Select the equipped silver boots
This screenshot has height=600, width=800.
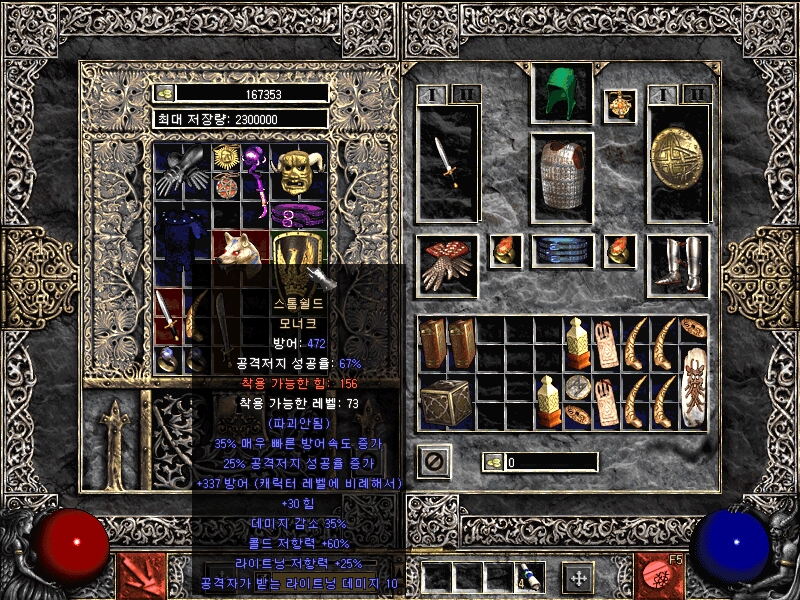(678, 265)
